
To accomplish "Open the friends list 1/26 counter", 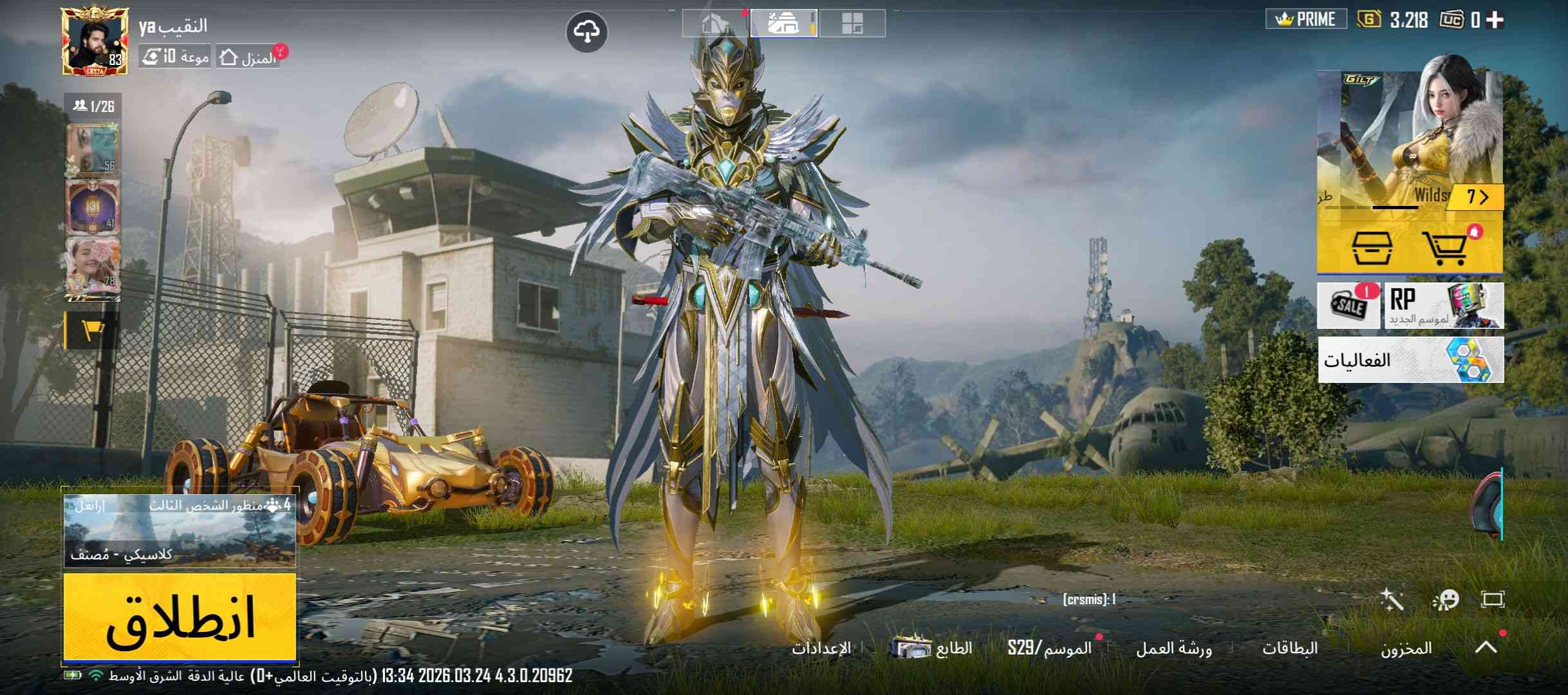I will tap(94, 106).
